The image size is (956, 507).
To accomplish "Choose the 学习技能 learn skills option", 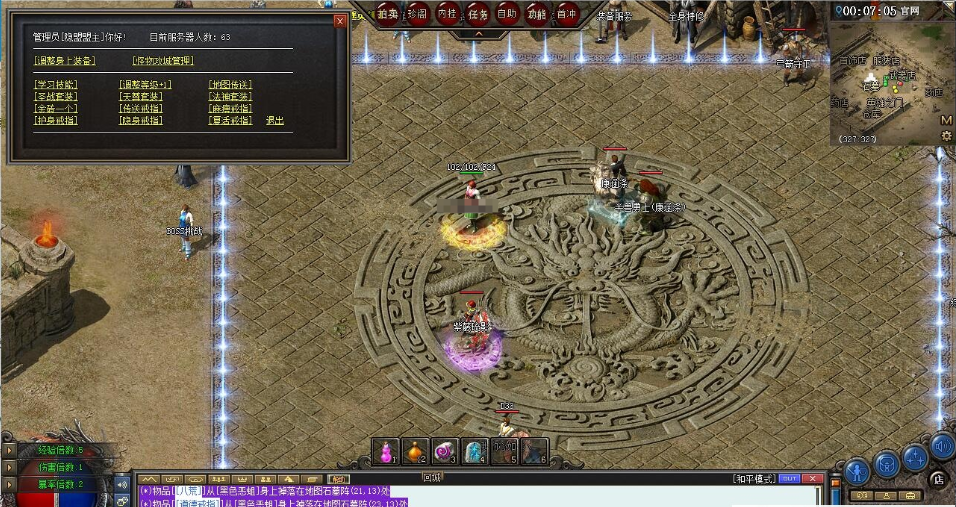I will pos(56,85).
